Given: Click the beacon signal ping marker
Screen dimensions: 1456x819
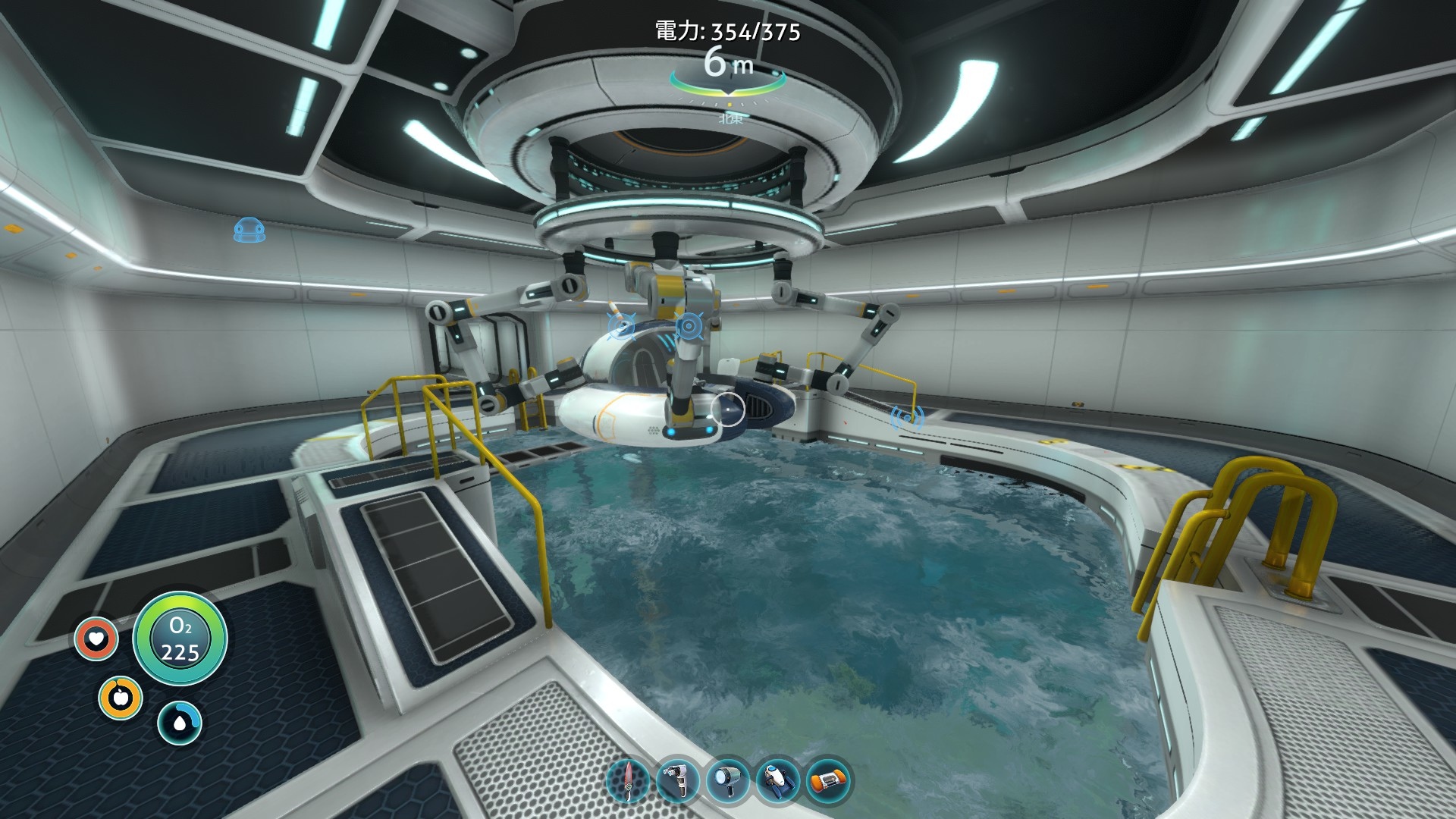Looking at the screenshot, I should (x=906, y=416).
